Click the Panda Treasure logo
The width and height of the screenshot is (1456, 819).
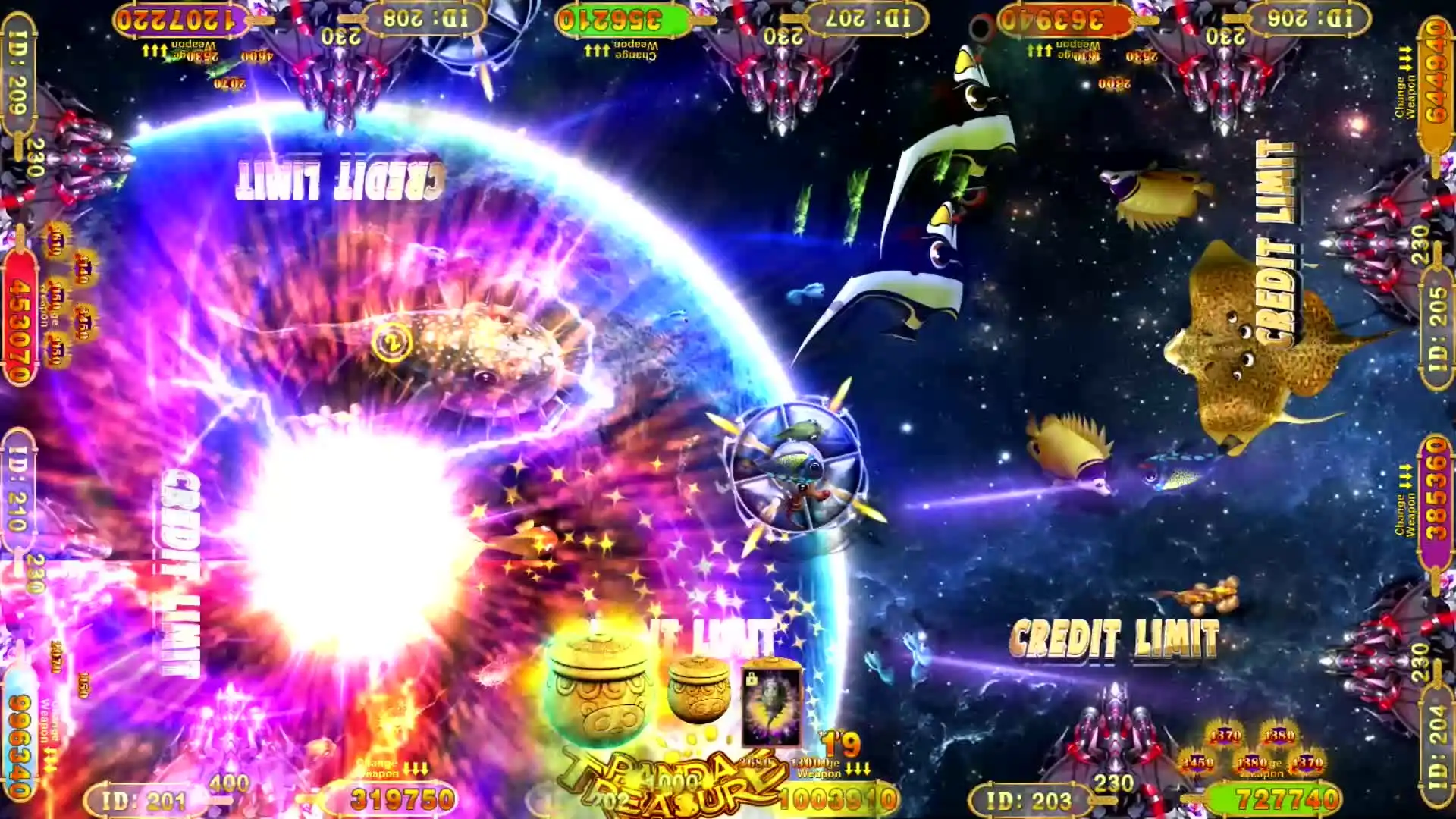667,773
